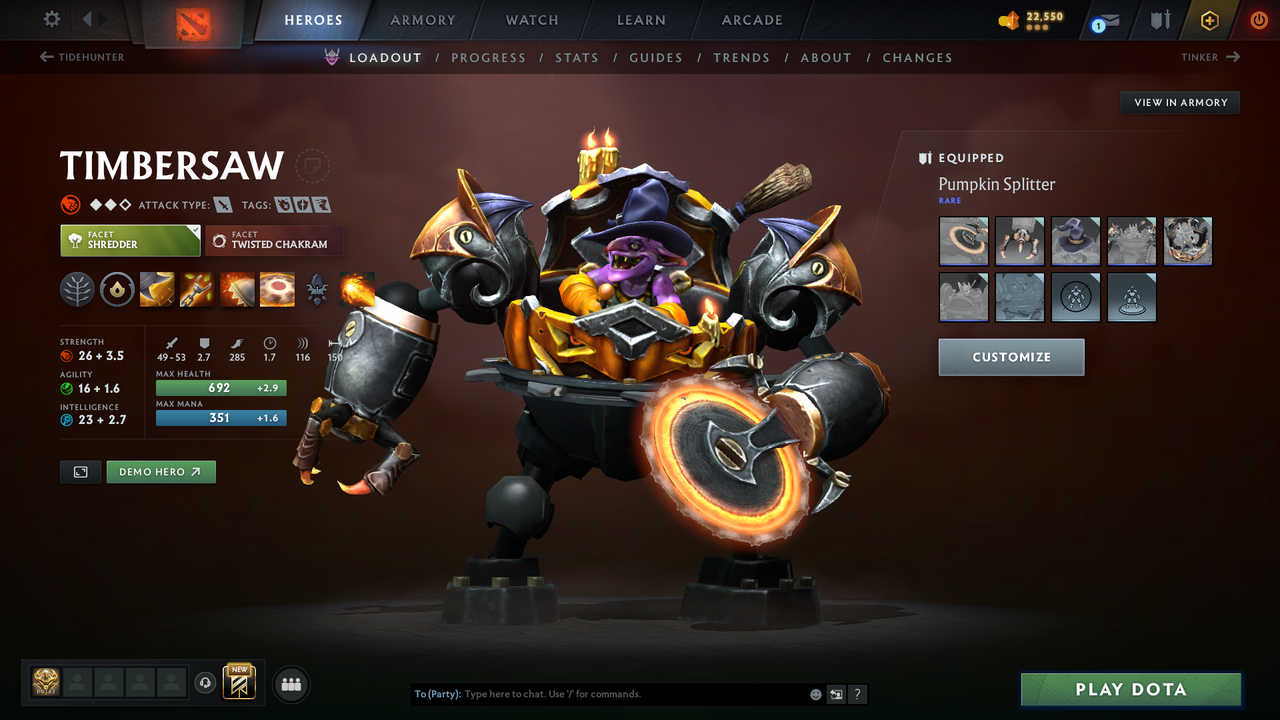Select the Whirling Death ability icon
The image size is (1280, 720).
pos(157,290)
